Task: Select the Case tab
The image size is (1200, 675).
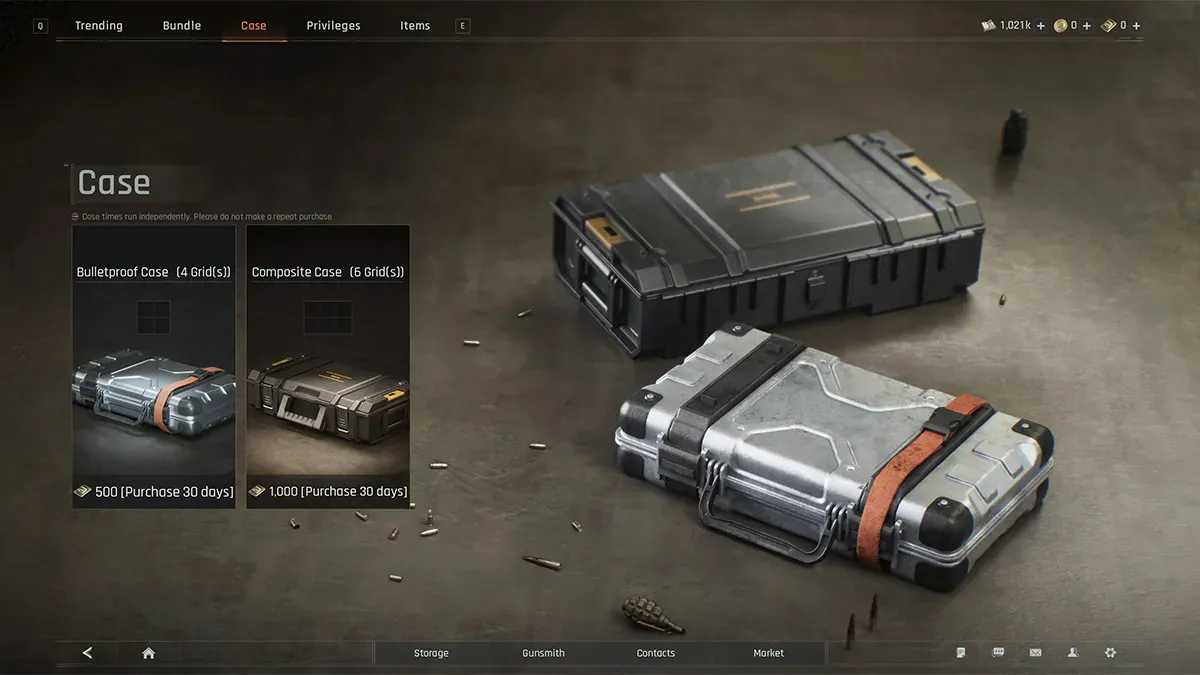Action: (x=254, y=26)
